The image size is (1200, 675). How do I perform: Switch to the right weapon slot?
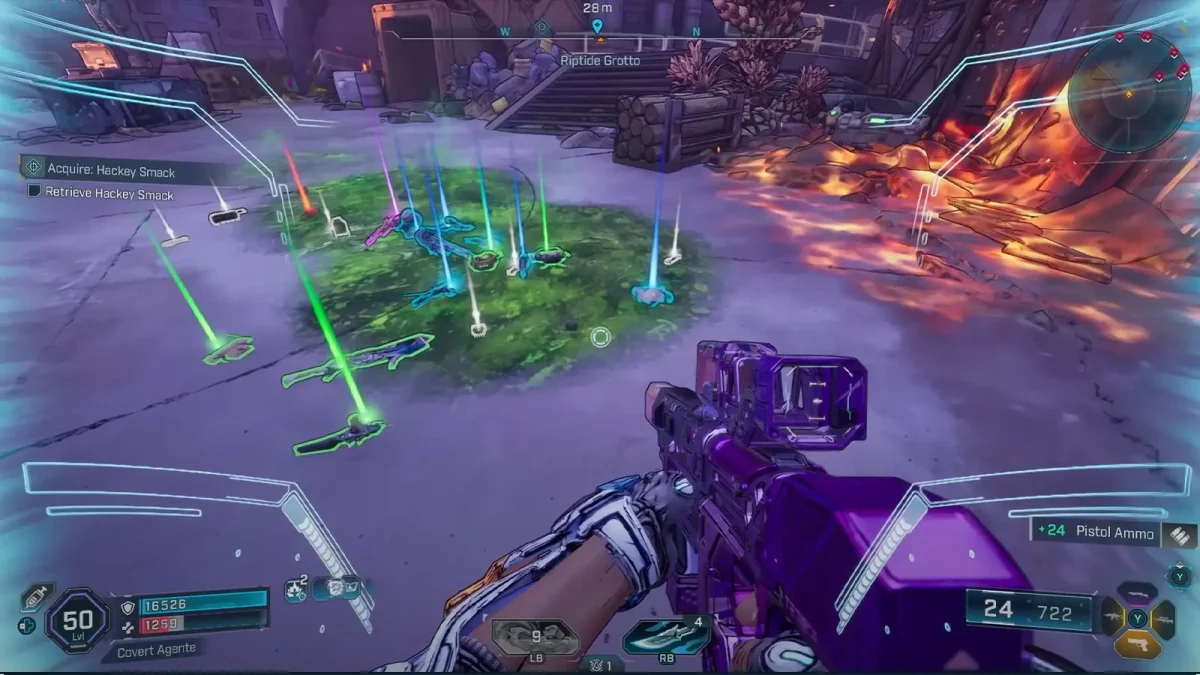coord(1163,619)
